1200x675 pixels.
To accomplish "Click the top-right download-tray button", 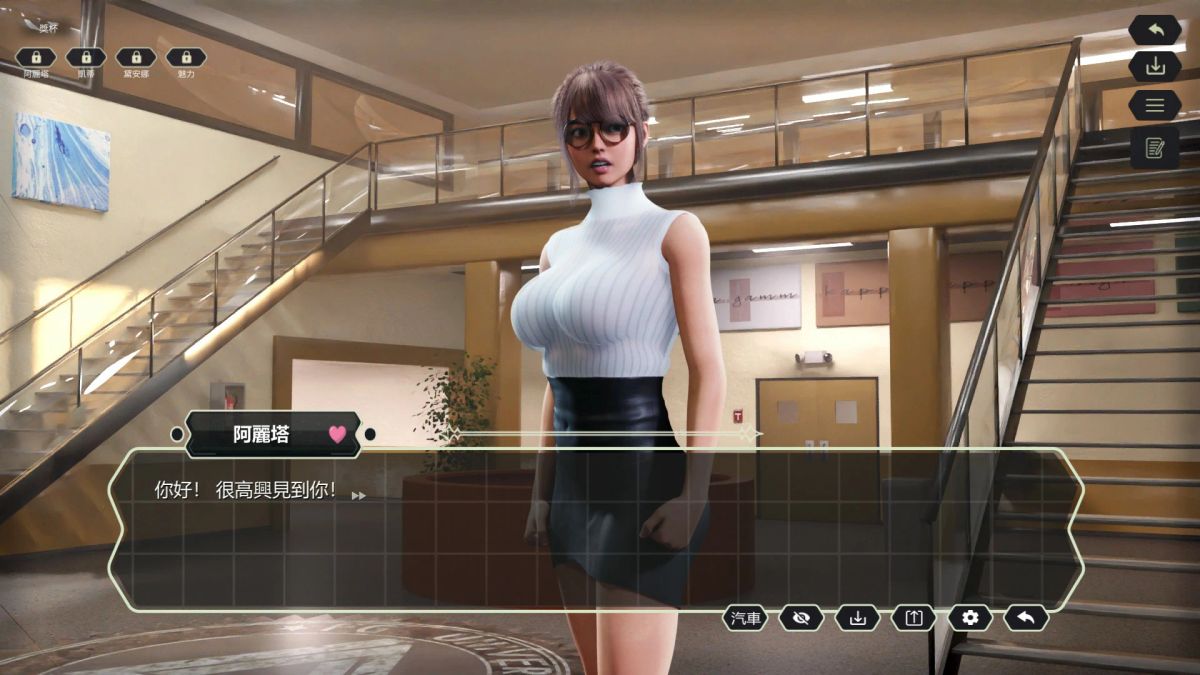I will coord(1155,66).
